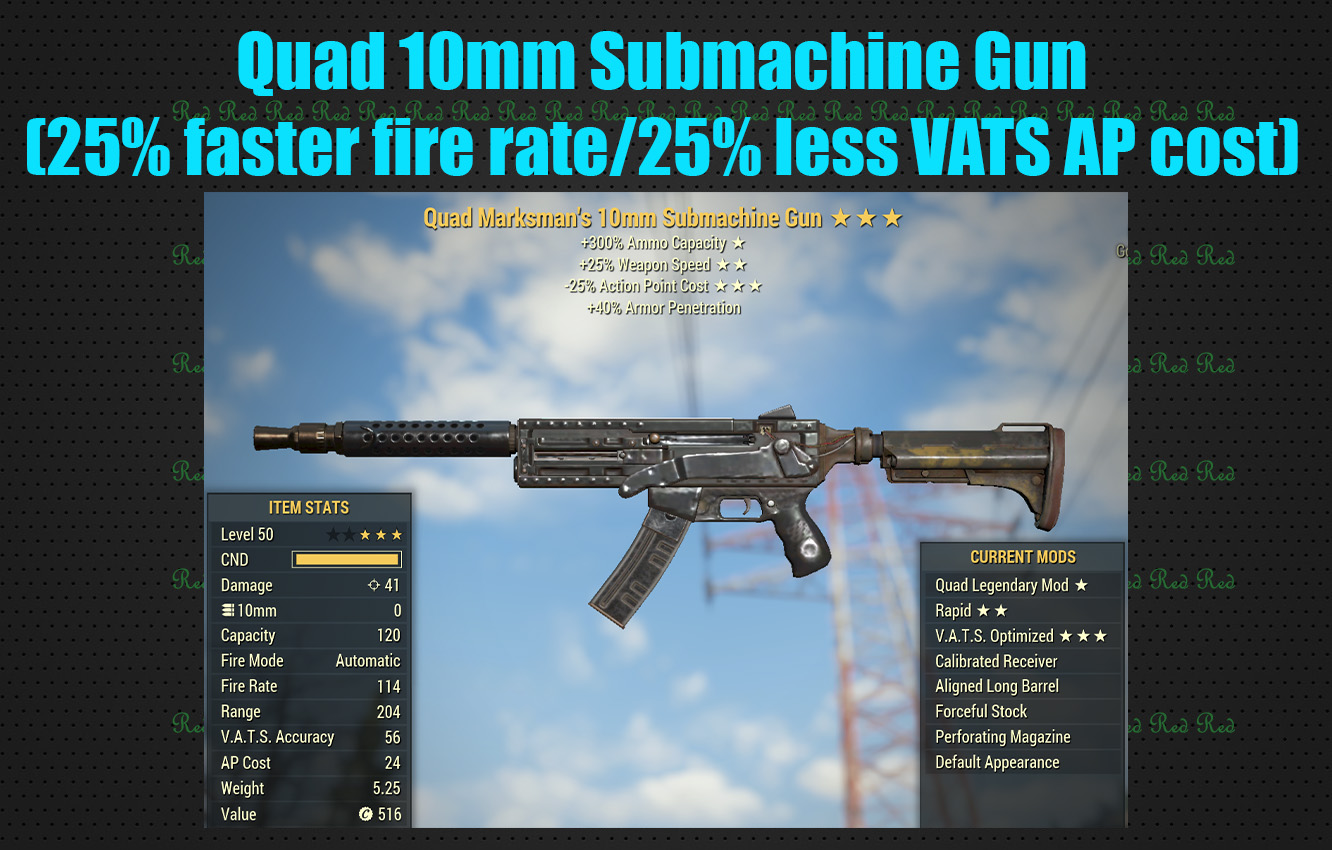Viewport: 1332px width, 850px height.
Task: Open the CURRENT MODS panel header
Action: pos(1023,557)
